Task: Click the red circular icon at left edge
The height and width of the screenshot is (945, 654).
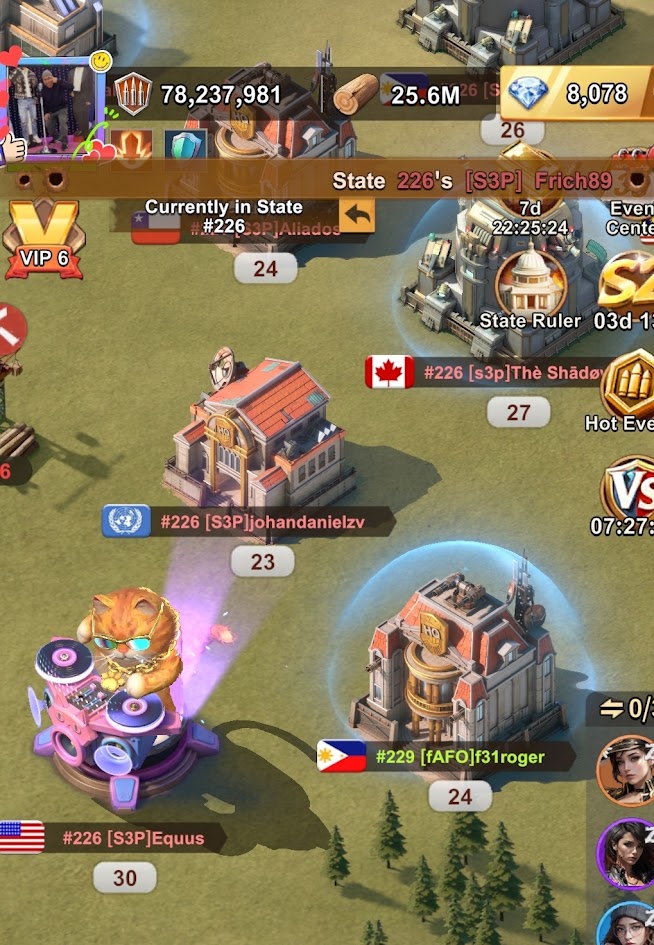Action: click(10, 327)
